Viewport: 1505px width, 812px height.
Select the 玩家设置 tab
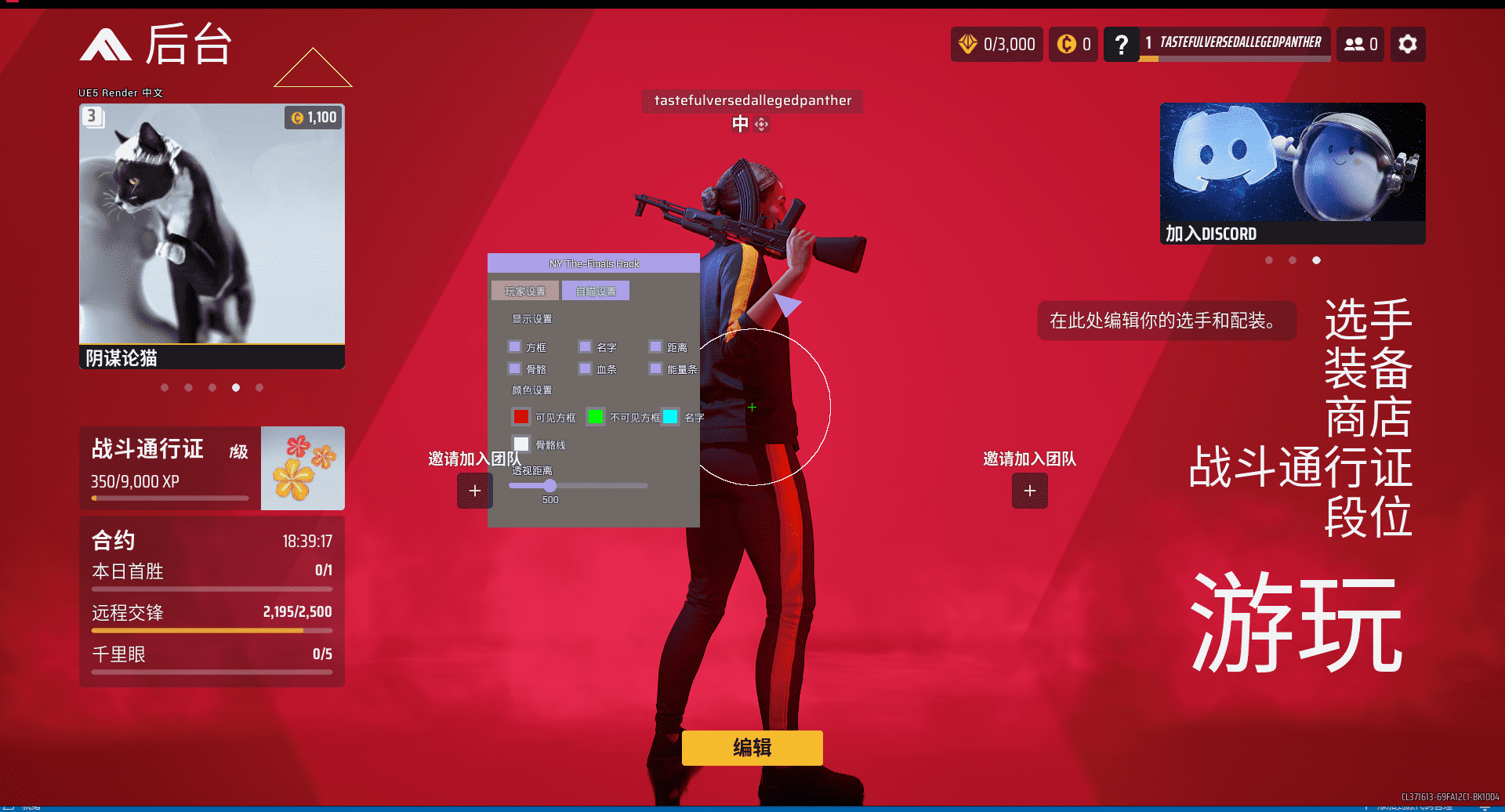pos(524,290)
